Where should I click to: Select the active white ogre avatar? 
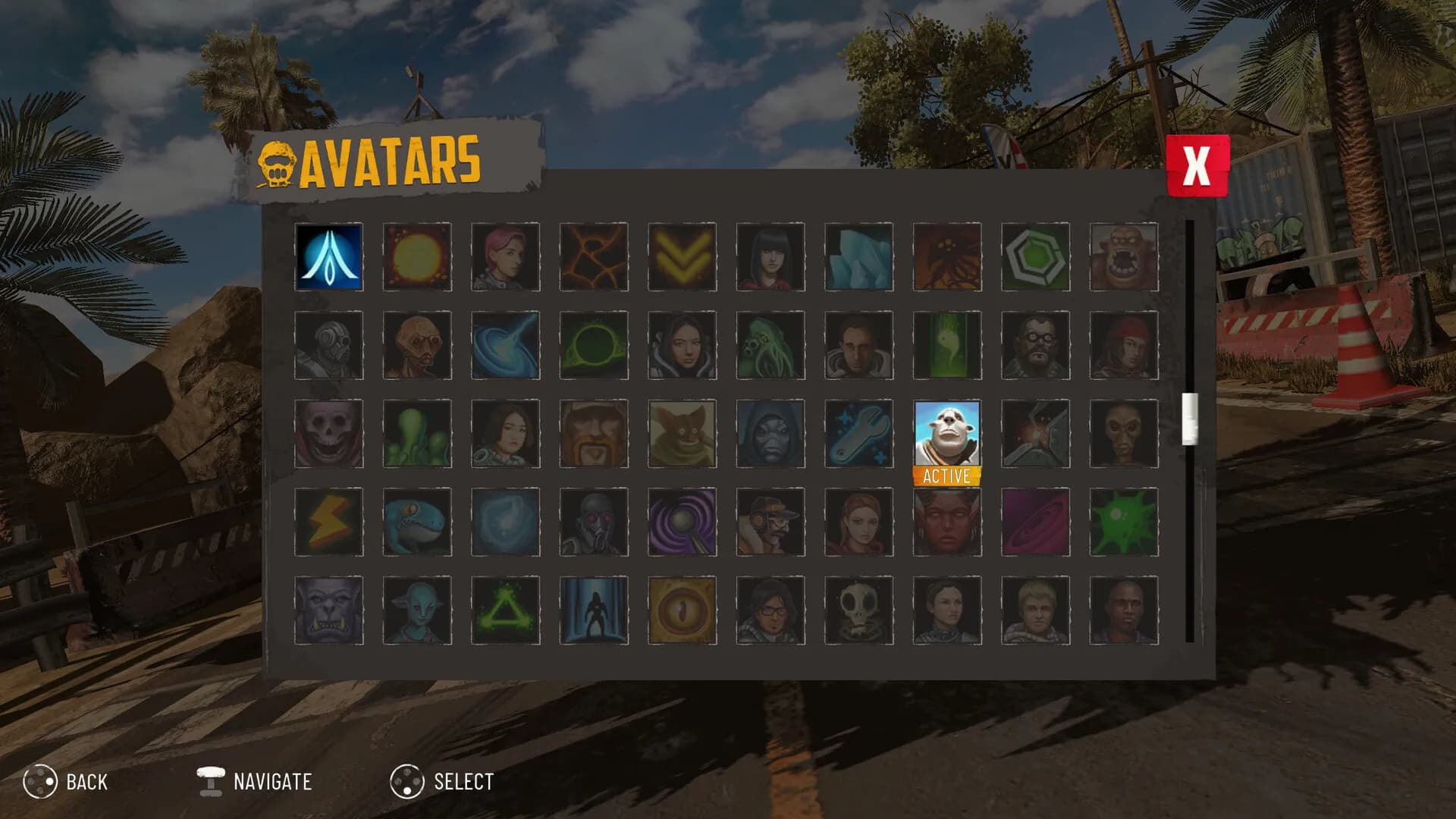click(x=946, y=434)
